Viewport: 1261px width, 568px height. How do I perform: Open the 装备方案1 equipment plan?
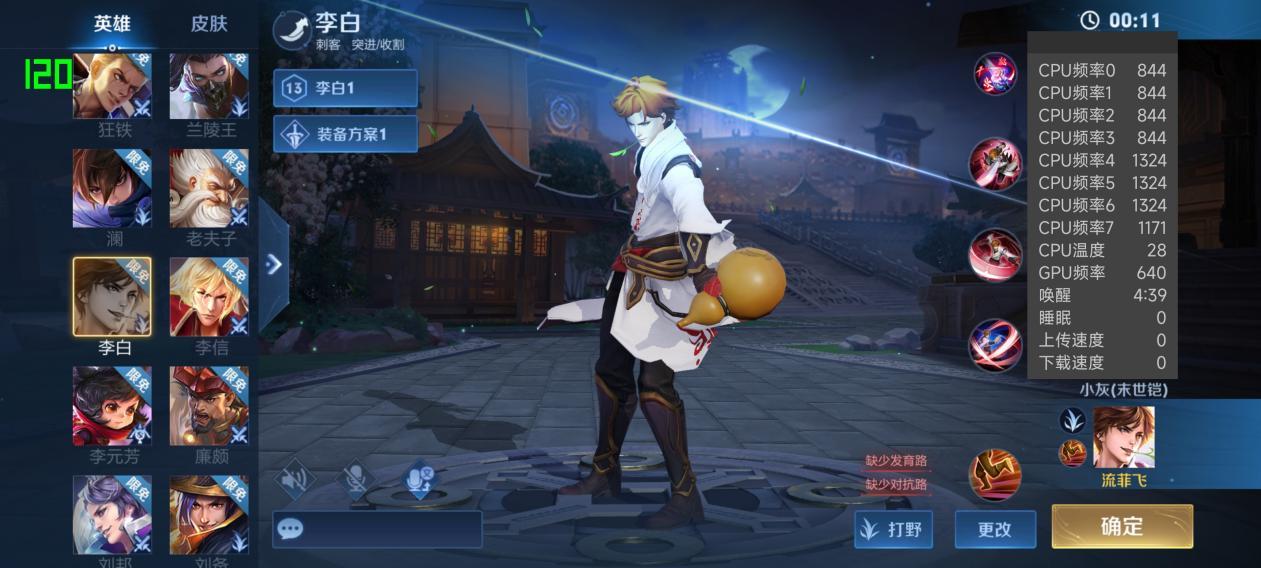[345, 134]
